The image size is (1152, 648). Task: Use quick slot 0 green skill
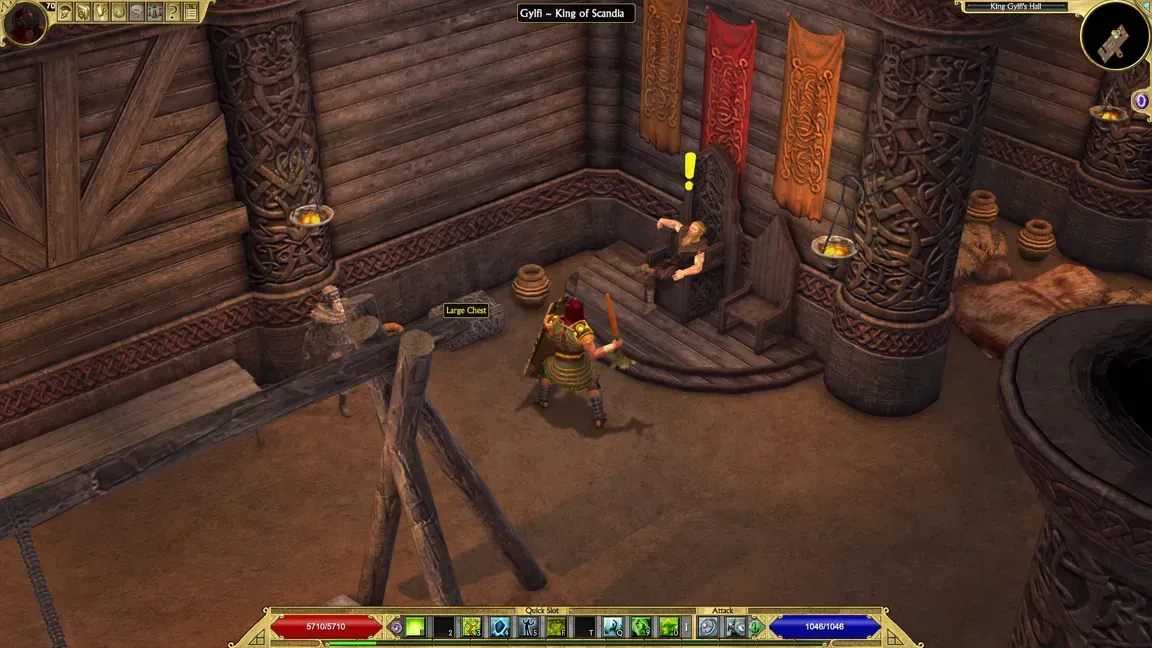669,627
